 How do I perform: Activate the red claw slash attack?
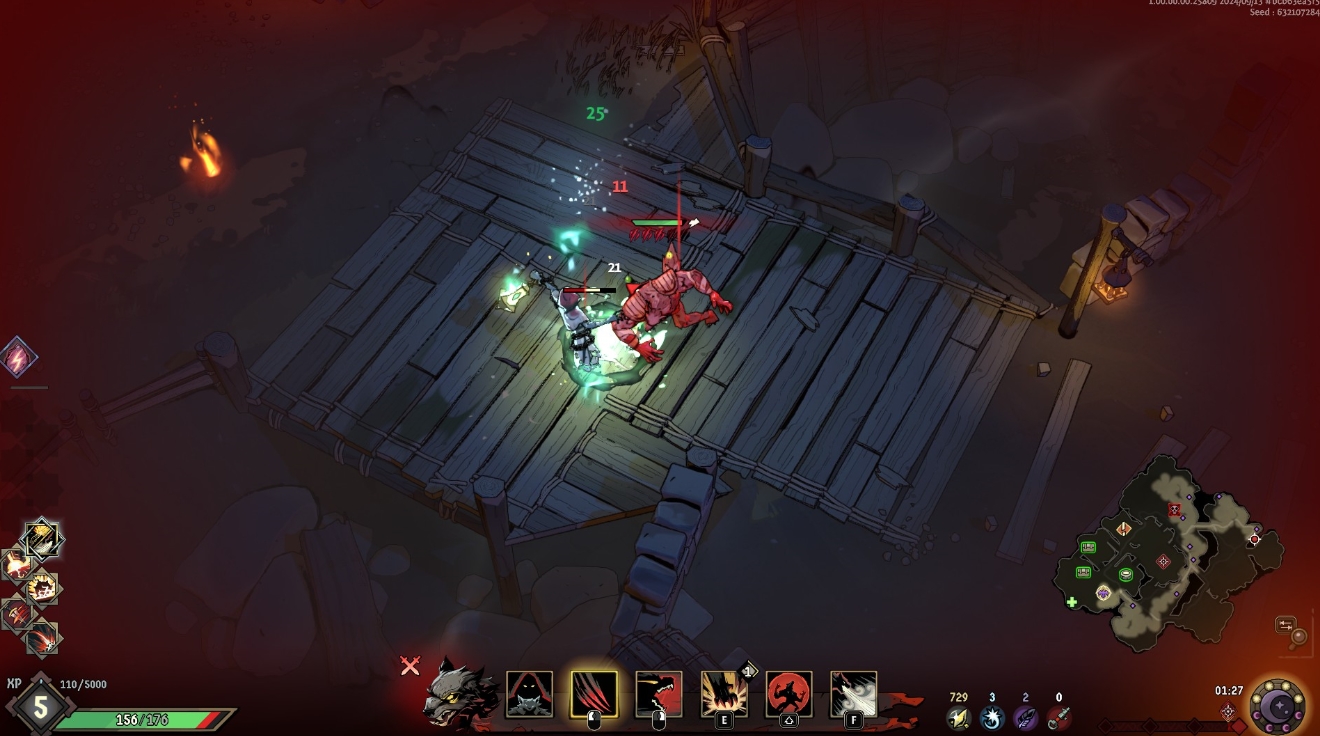point(594,694)
